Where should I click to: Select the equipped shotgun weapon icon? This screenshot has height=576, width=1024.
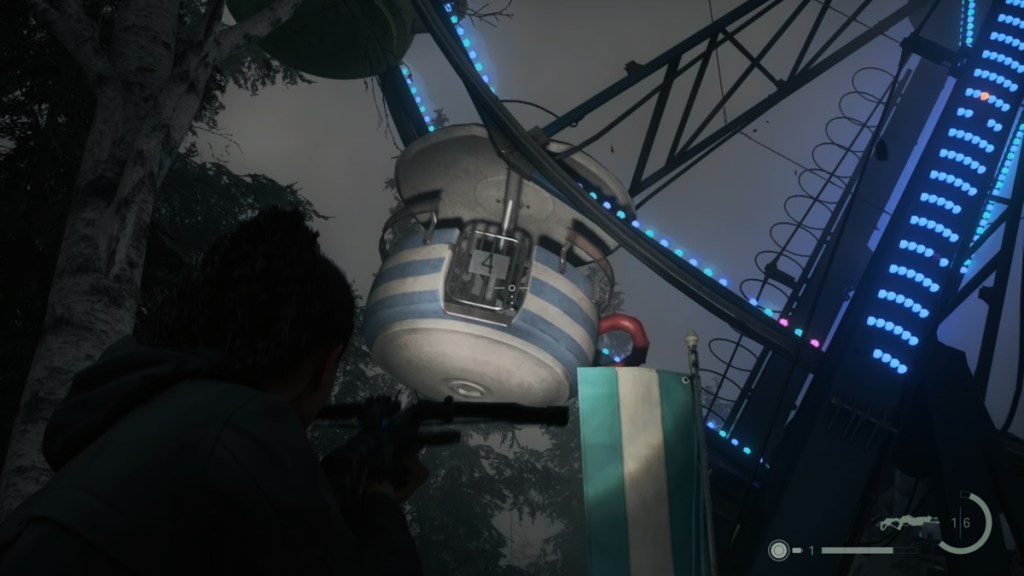pos(909,523)
